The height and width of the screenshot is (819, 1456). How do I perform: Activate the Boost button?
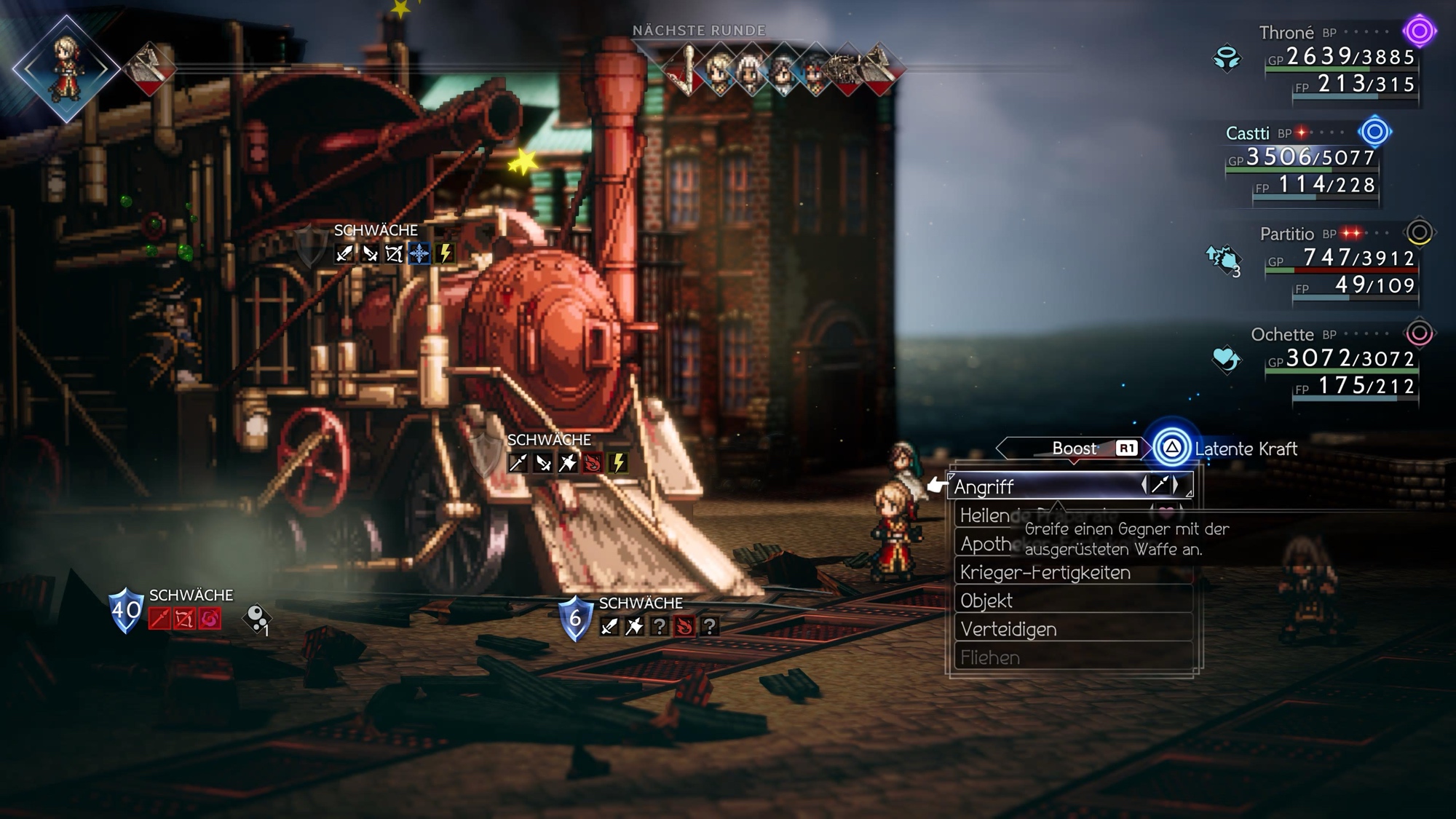coord(1074,448)
